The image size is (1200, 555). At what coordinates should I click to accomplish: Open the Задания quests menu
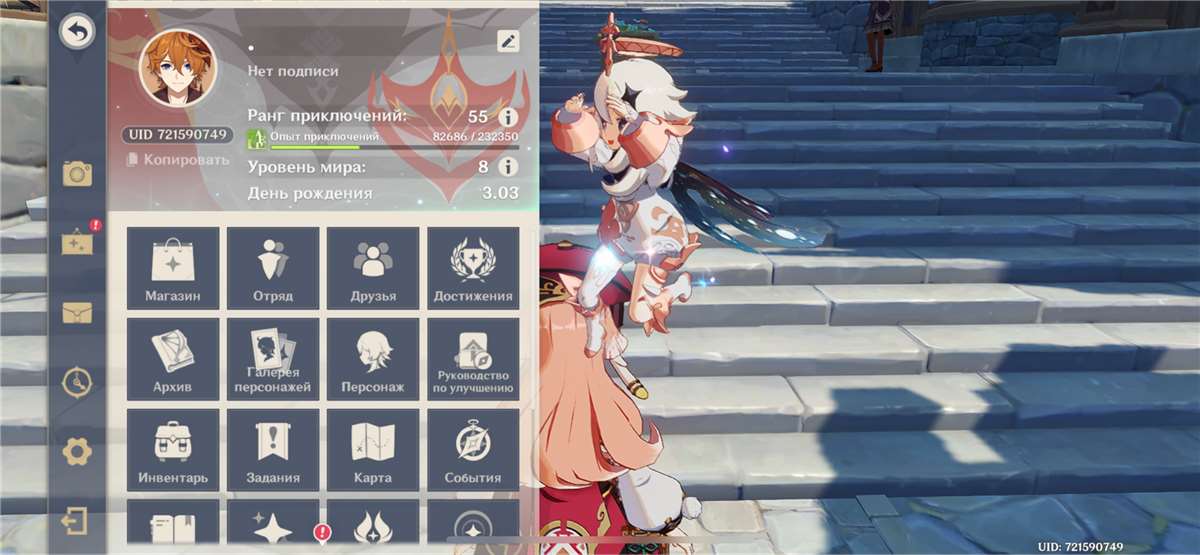pos(273,449)
